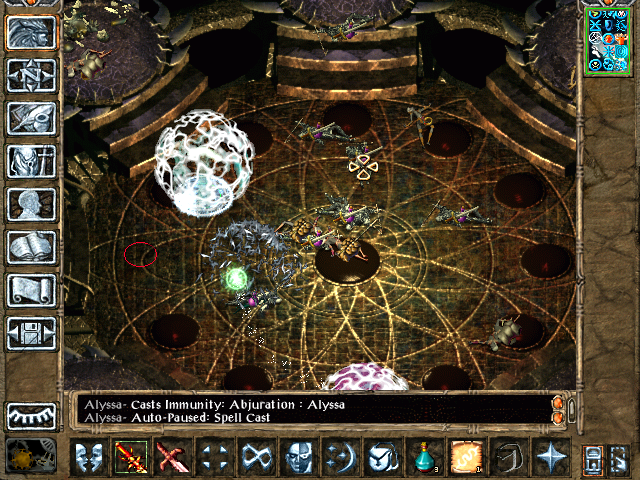640x480 pixels.
Task: Open game options via the floppy disk
Action: (32, 333)
